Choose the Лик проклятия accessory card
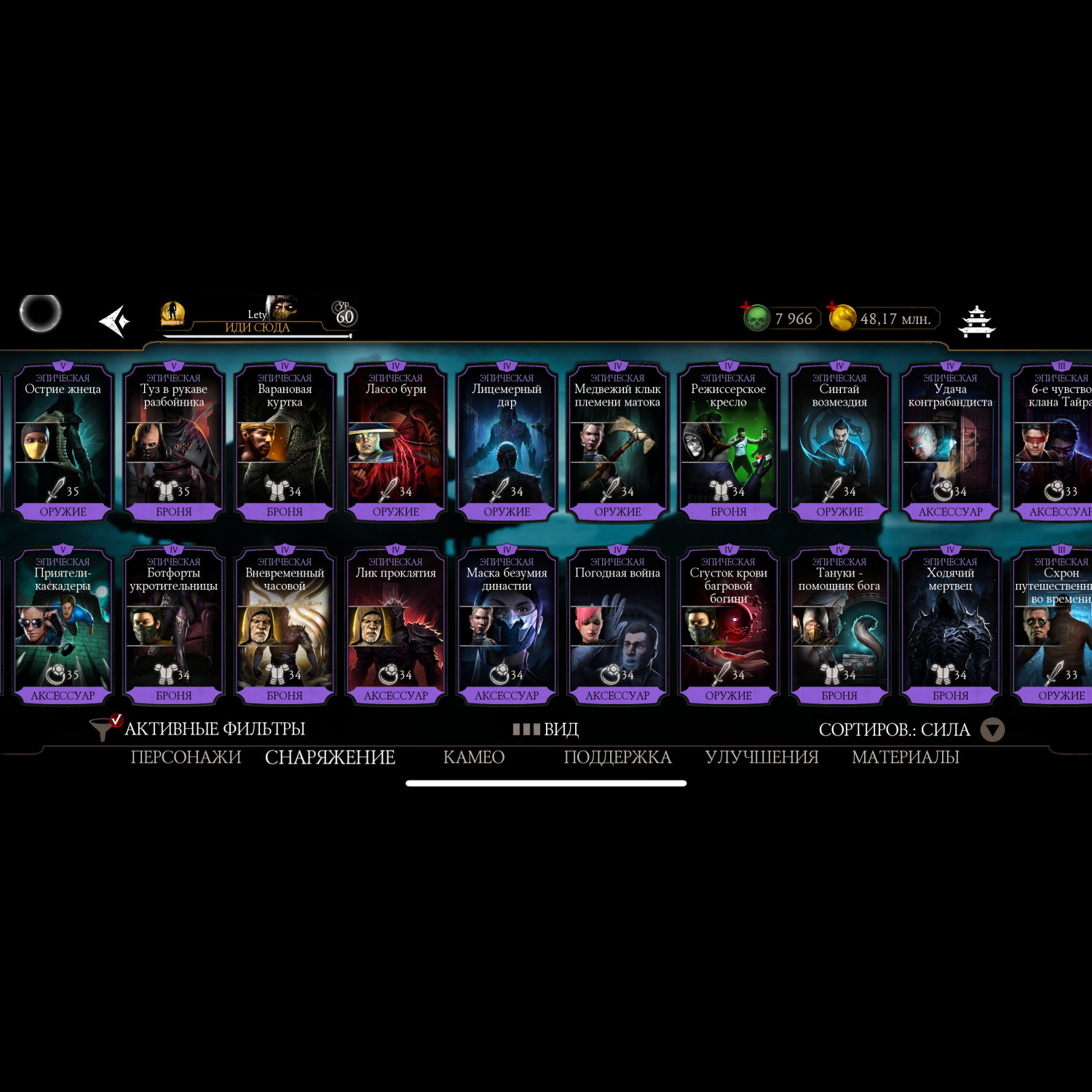The width and height of the screenshot is (1092, 1092). coord(396,626)
